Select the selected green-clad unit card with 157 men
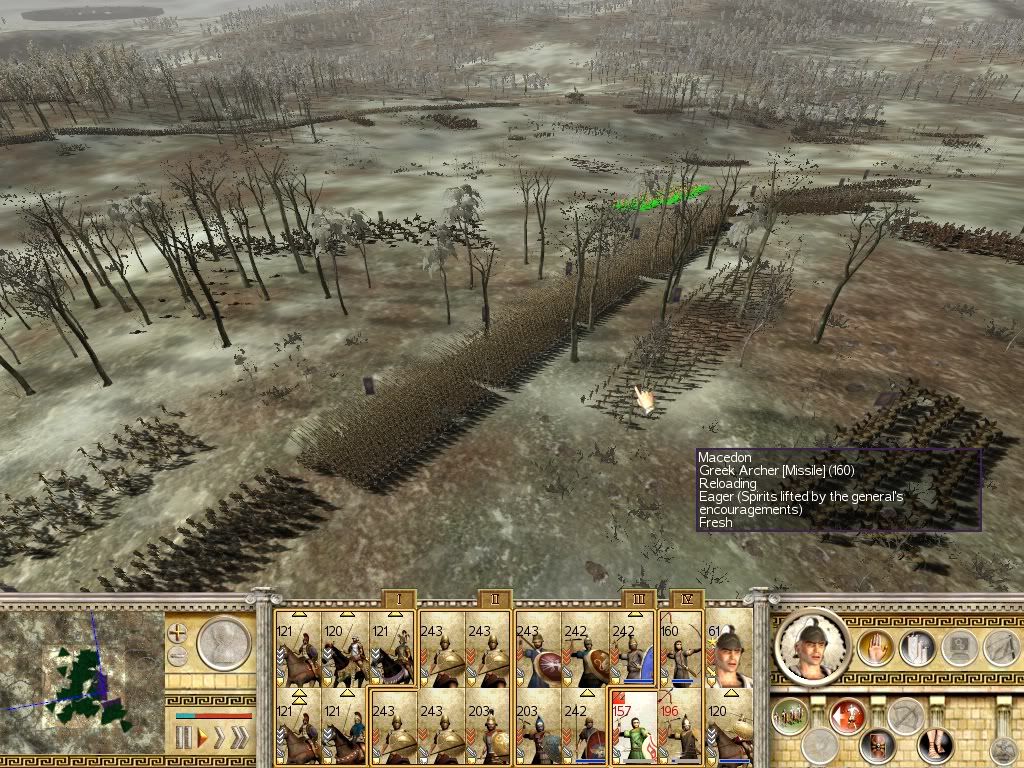This screenshot has height=768, width=1024. tap(633, 727)
